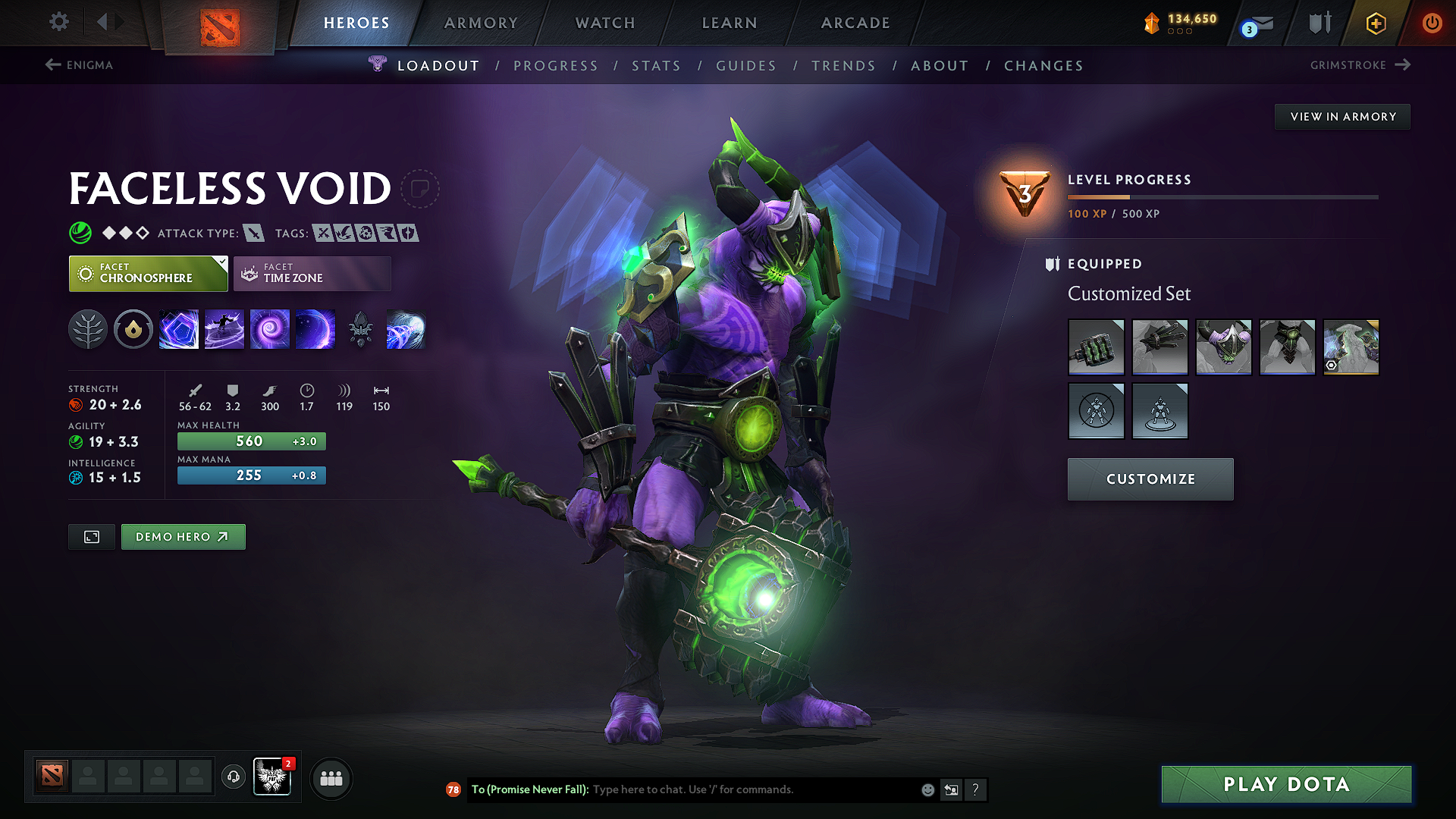Click the talent tree icon

click(x=88, y=328)
